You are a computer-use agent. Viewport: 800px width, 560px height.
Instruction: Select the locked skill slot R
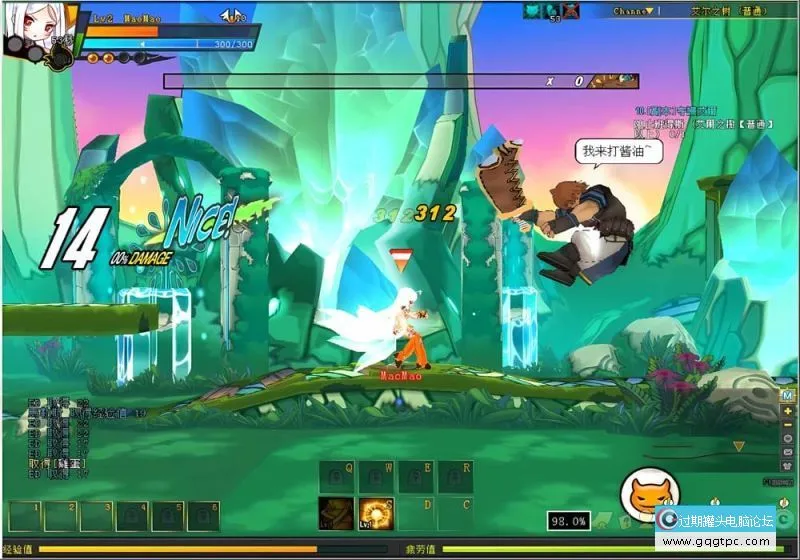(456, 477)
